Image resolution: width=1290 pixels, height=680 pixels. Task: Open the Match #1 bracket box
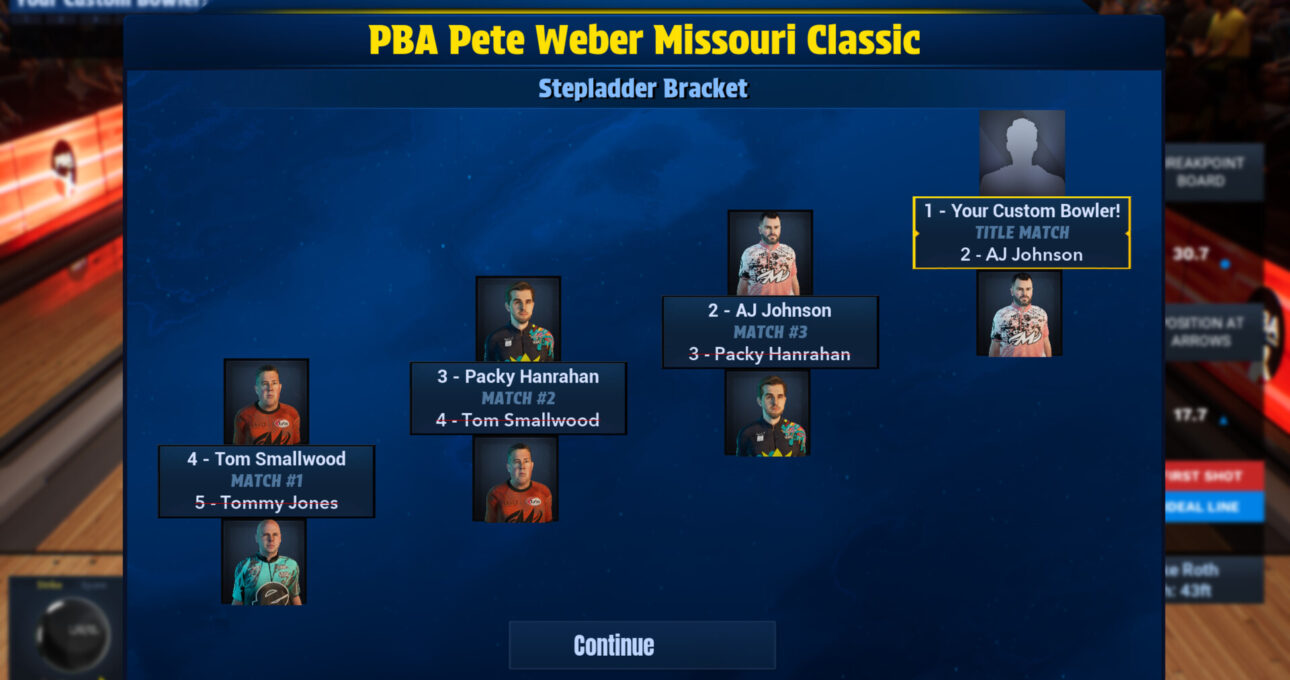[x=266, y=481]
